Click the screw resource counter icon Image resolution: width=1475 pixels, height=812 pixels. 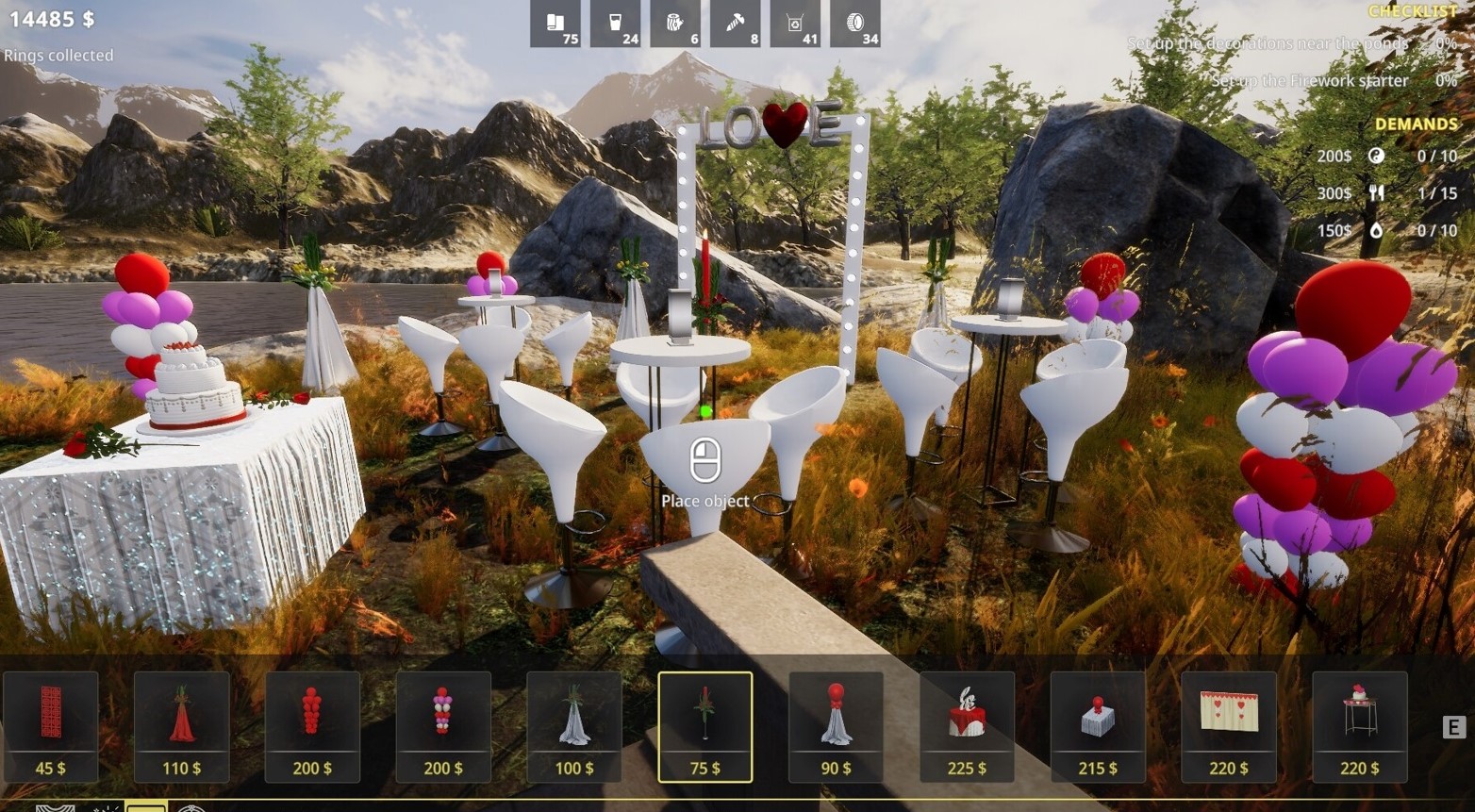point(737,25)
